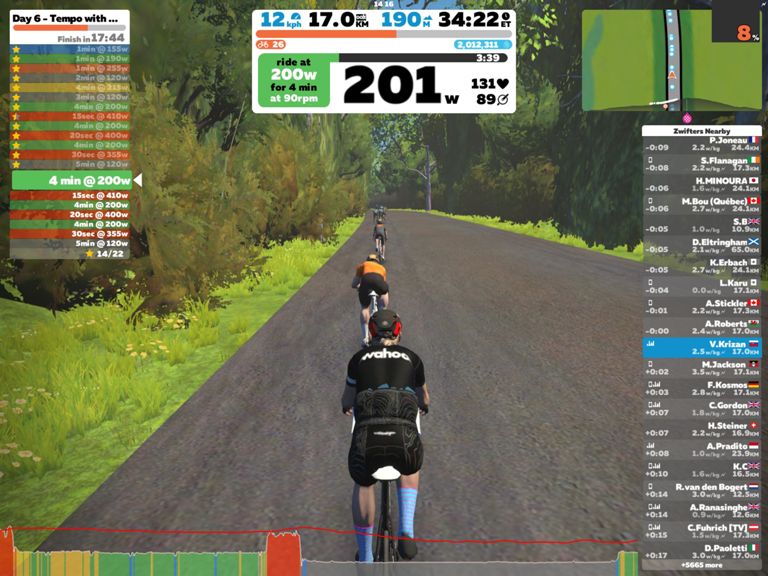Image resolution: width=768 pixels, height=576 pixels.
Task: Pick M.Bou (Québec) rider row
Action: coord(702,205)
